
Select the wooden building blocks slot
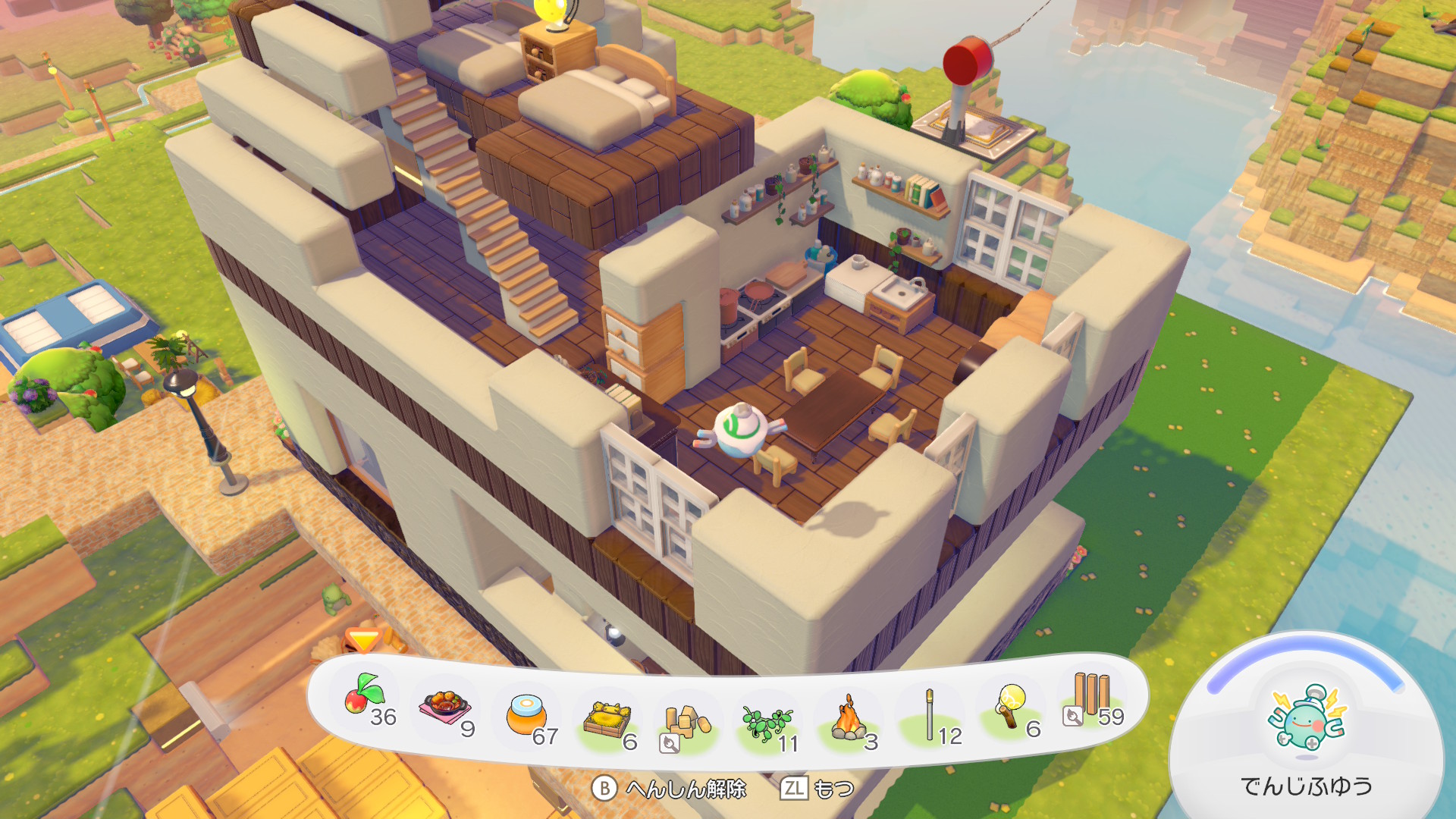click(686, 724)
